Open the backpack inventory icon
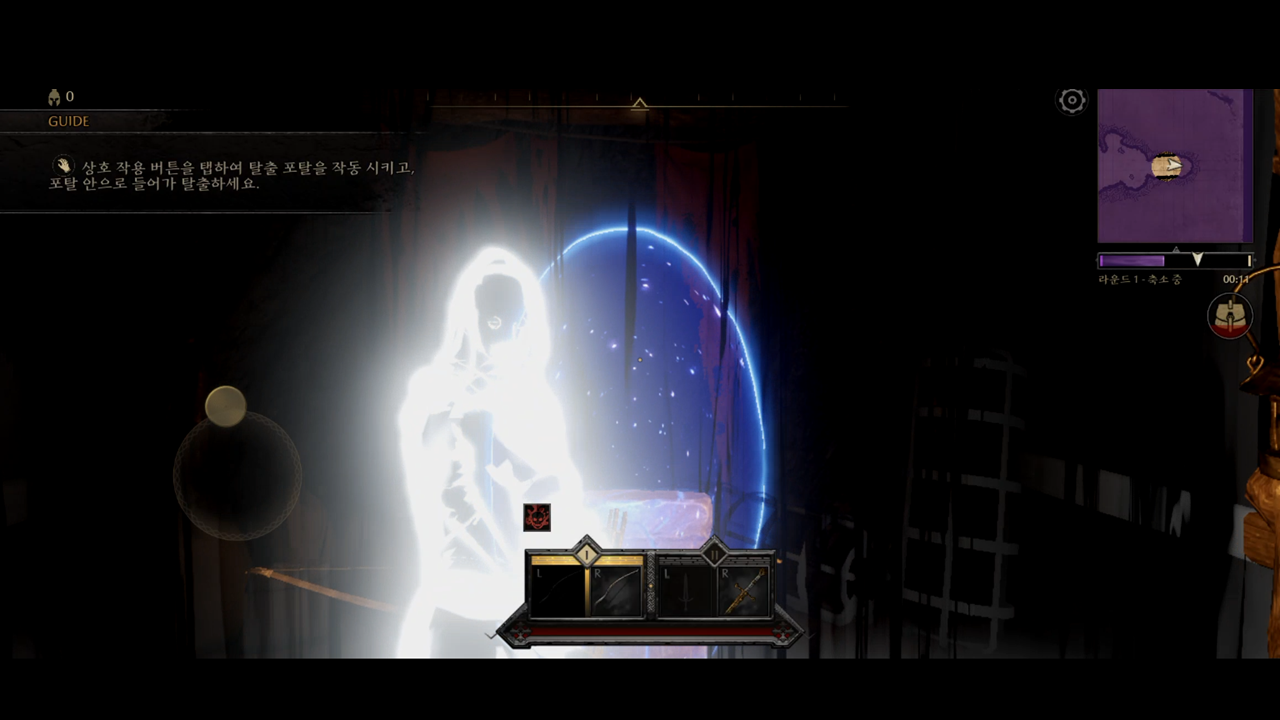Image resolution: width=1280 pixels, height=720 pixels. click(x=1230, y=316)
